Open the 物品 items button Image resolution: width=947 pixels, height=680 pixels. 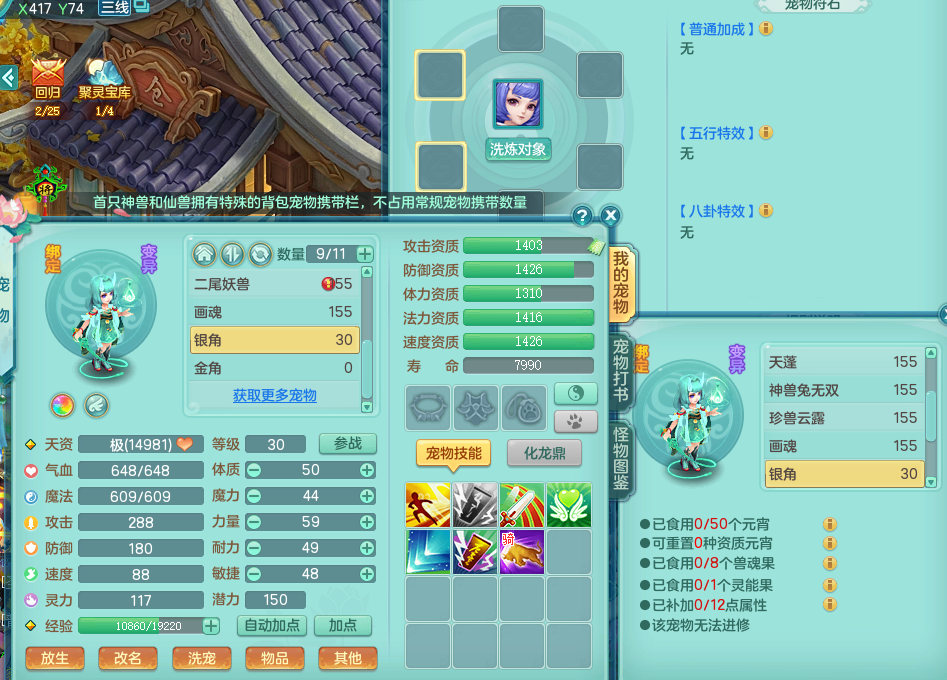pyautogui.click(x=274, y=658)
